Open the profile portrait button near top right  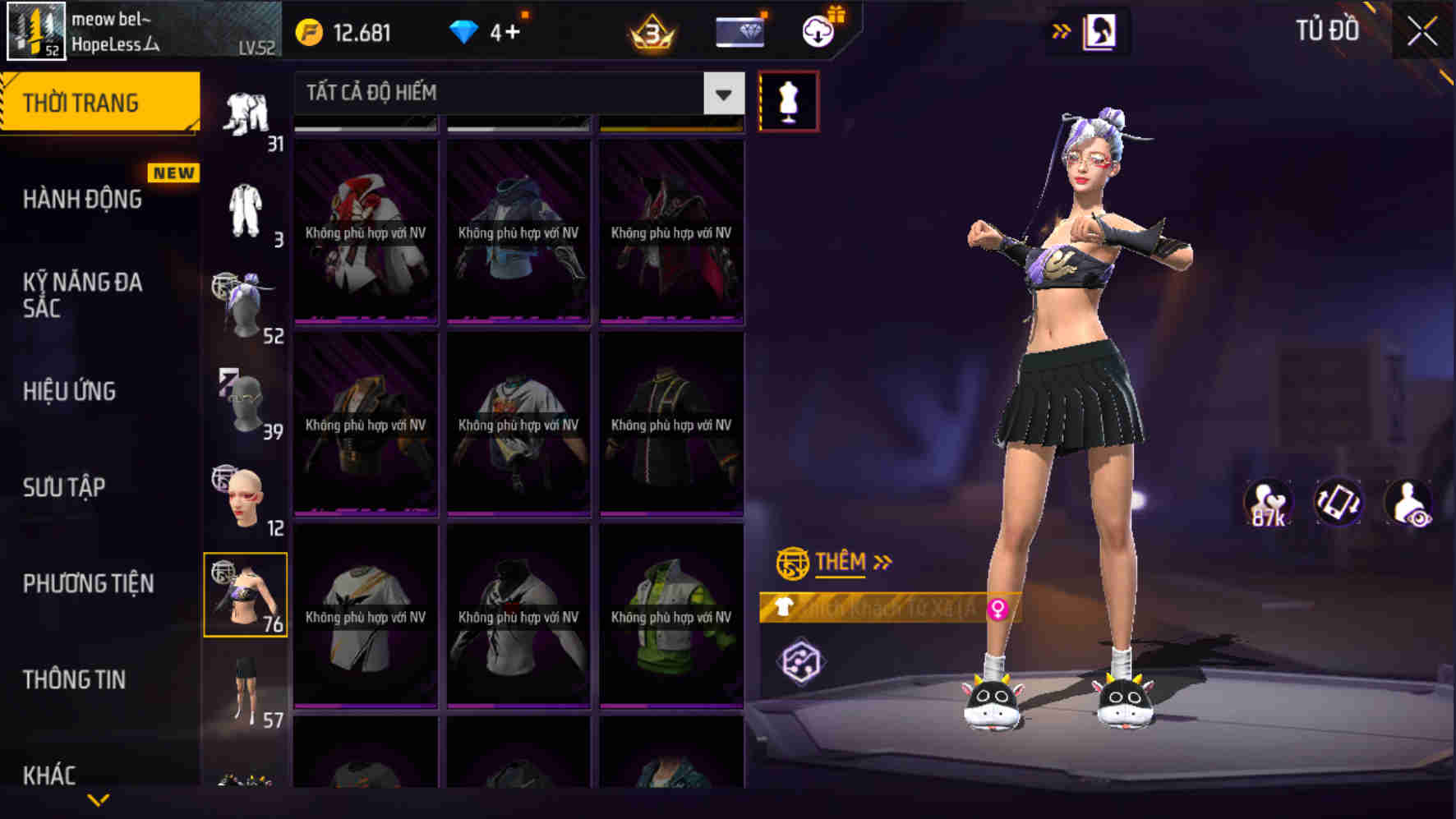point(1099,35)
